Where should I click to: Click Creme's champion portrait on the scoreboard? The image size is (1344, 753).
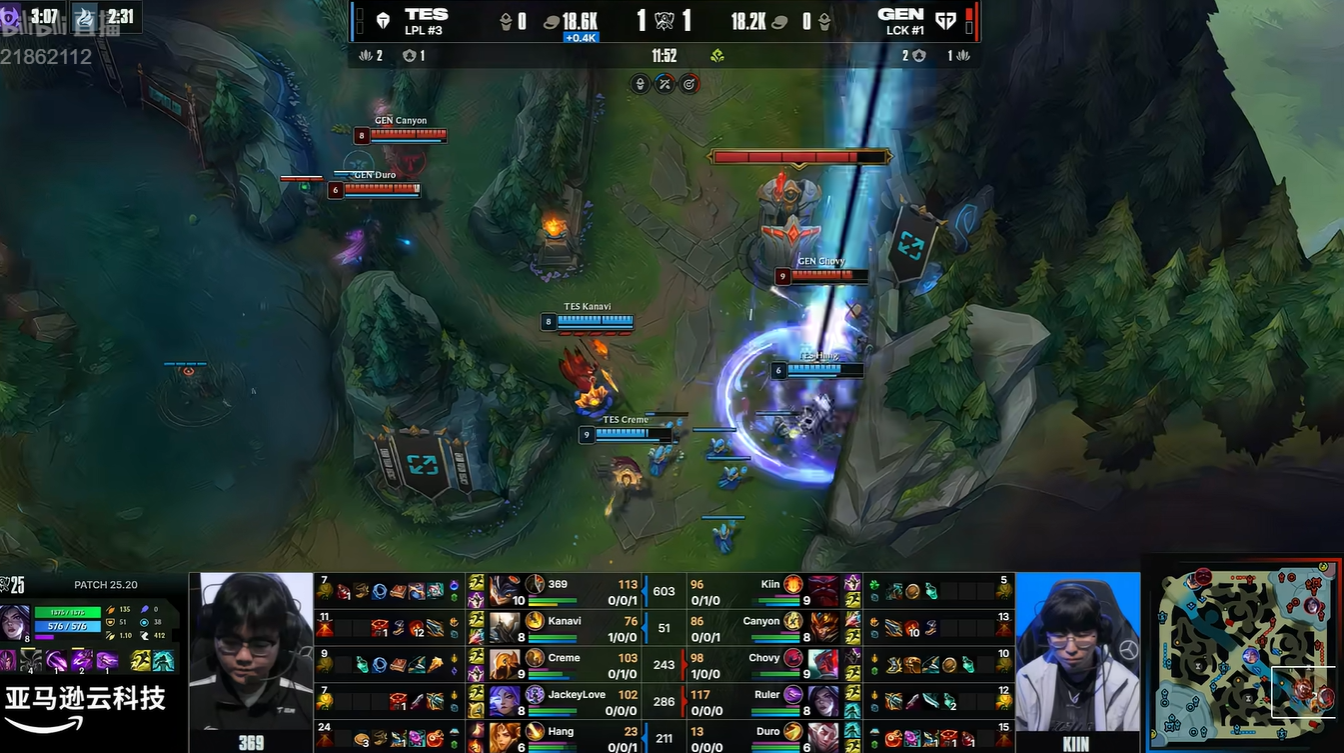coord(506,661)
